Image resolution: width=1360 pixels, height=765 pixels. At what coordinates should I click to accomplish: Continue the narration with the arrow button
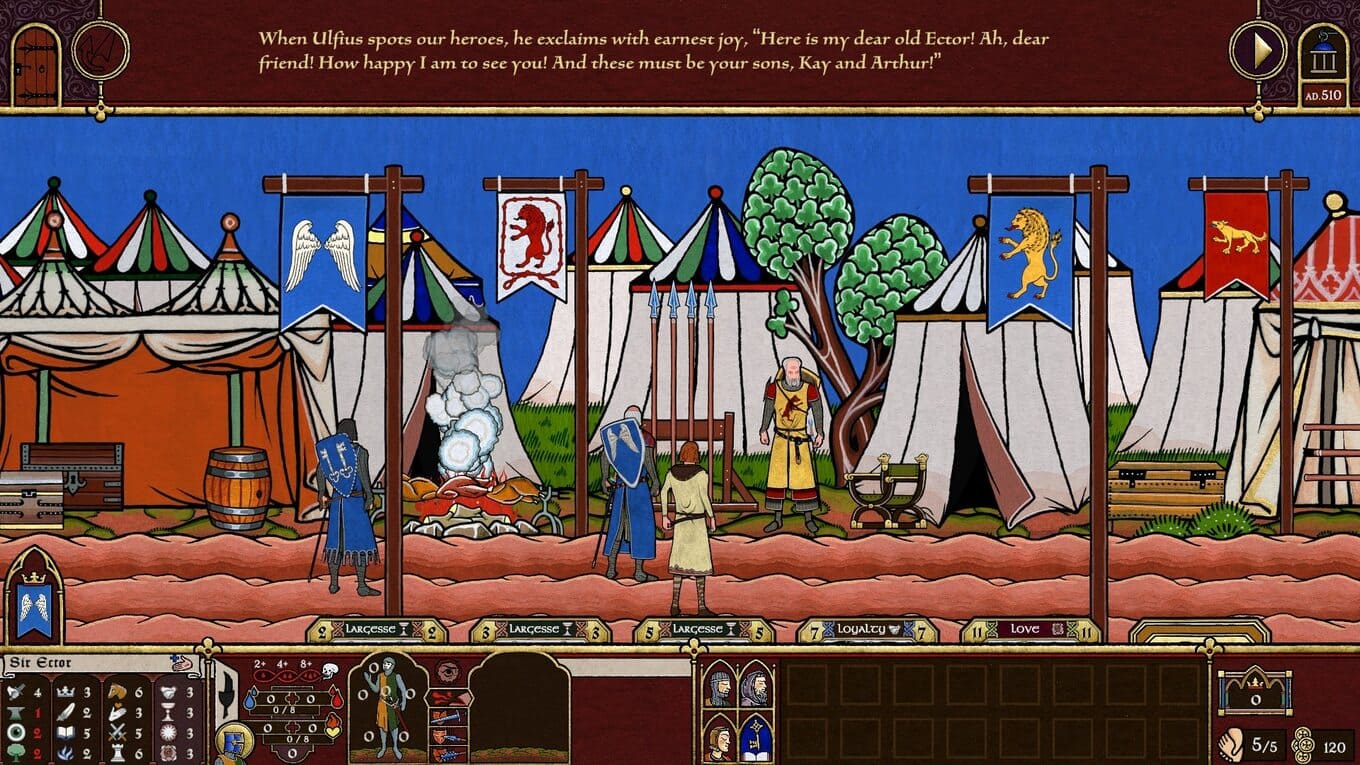[1257, 49]
